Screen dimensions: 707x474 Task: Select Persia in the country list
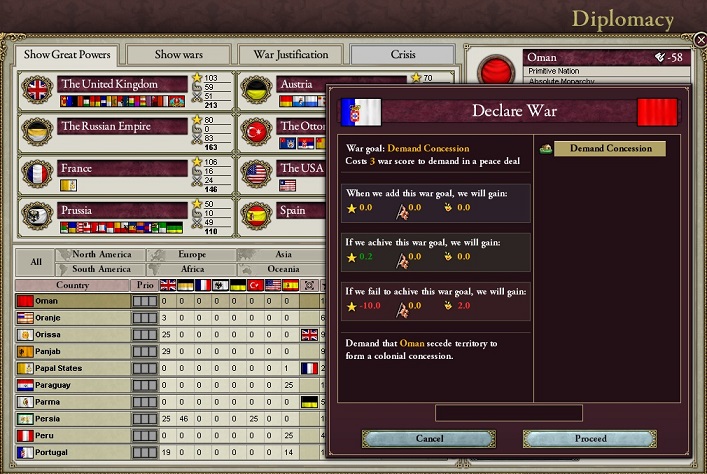click(72, 419)
